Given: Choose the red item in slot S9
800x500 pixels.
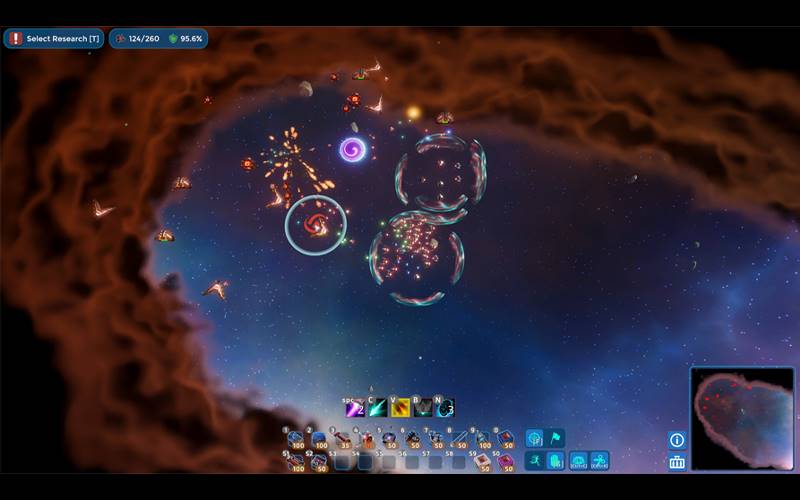Looking at the screenshot, I should click(x=482, y=462).
